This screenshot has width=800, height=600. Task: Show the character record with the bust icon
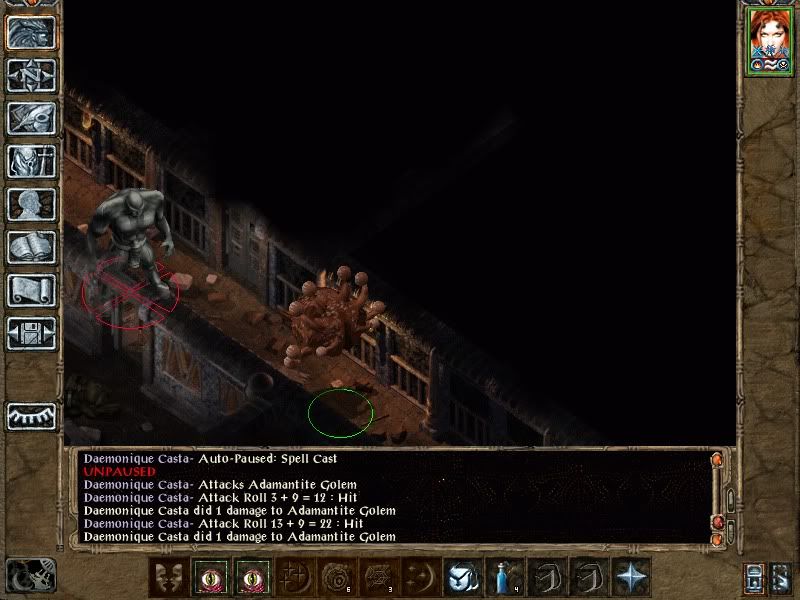pos(32,204)
